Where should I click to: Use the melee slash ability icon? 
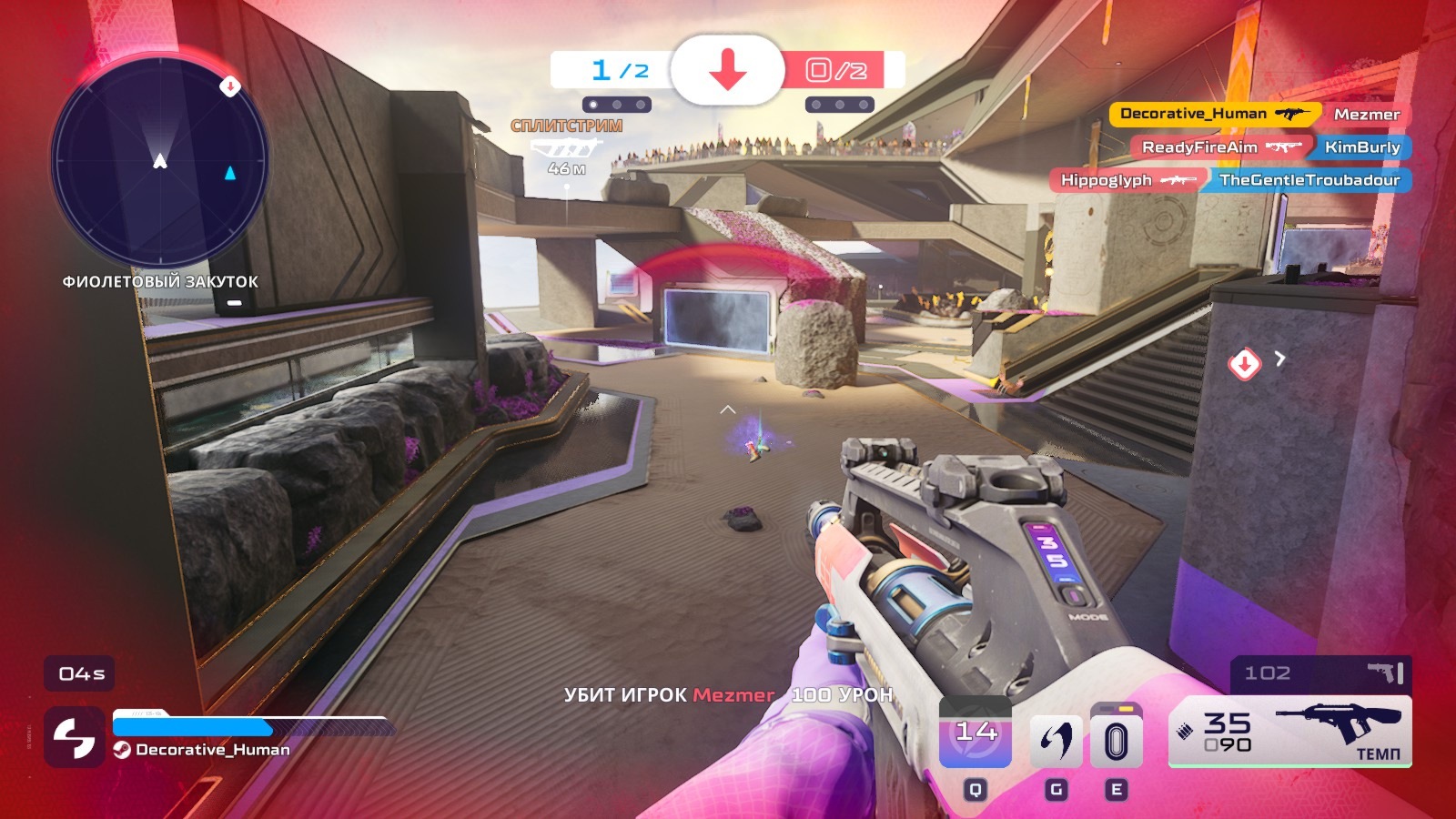[x=1056, y=741]
